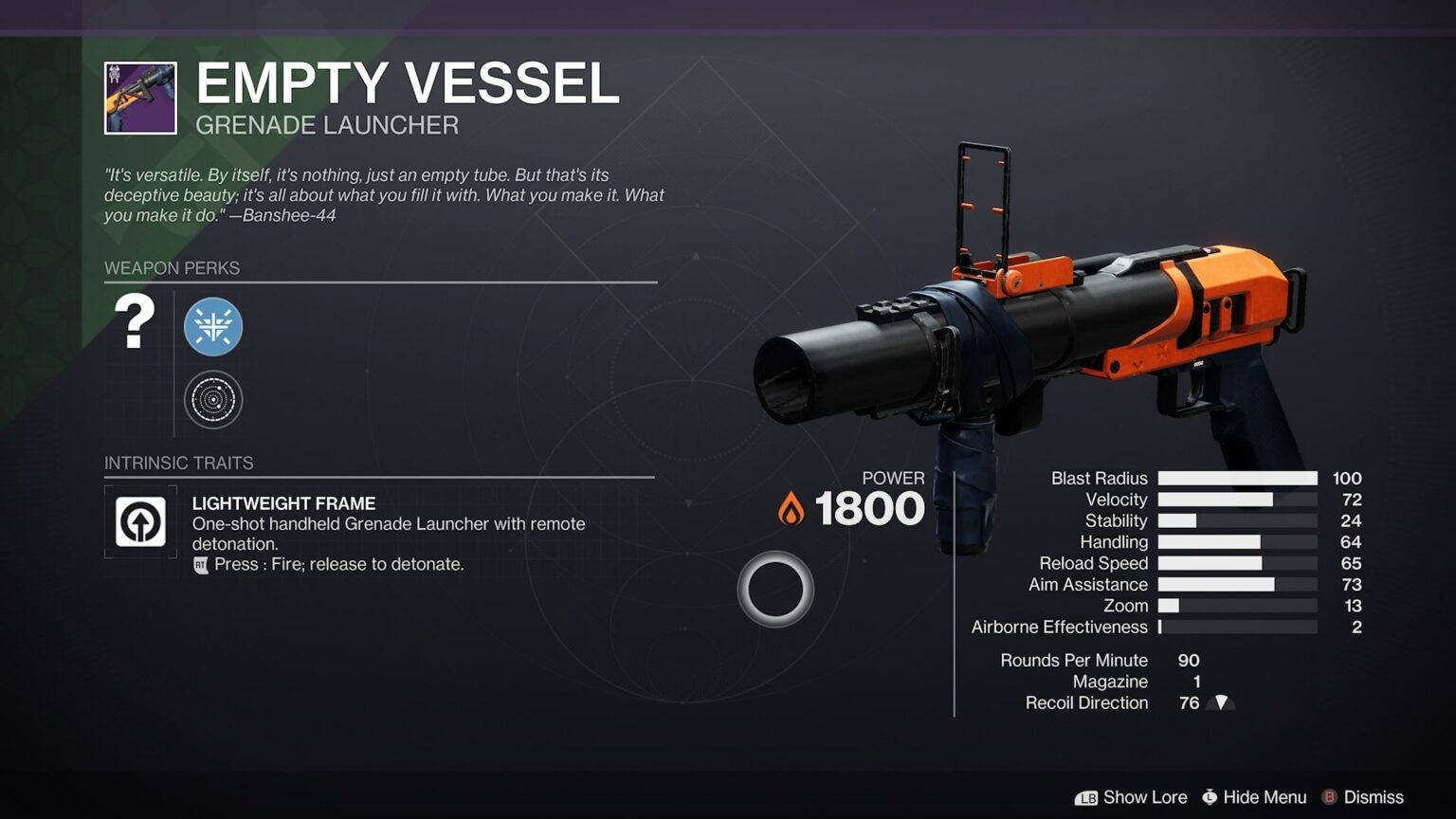
Task: Select the Banshee-44 quote text
Action: click(x=379, y=195)
